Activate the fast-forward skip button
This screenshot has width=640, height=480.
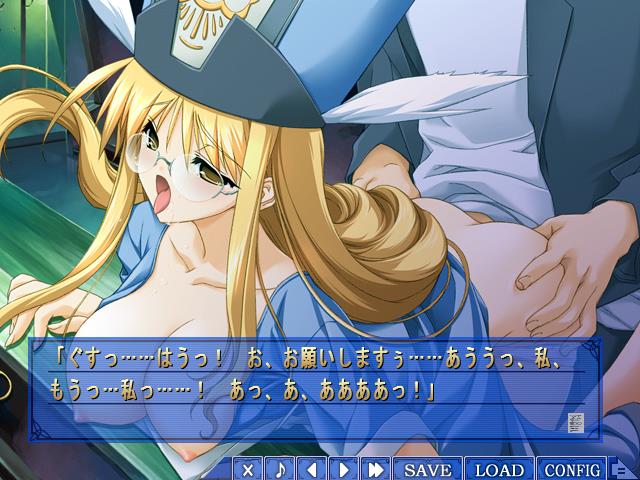(375, 469)
